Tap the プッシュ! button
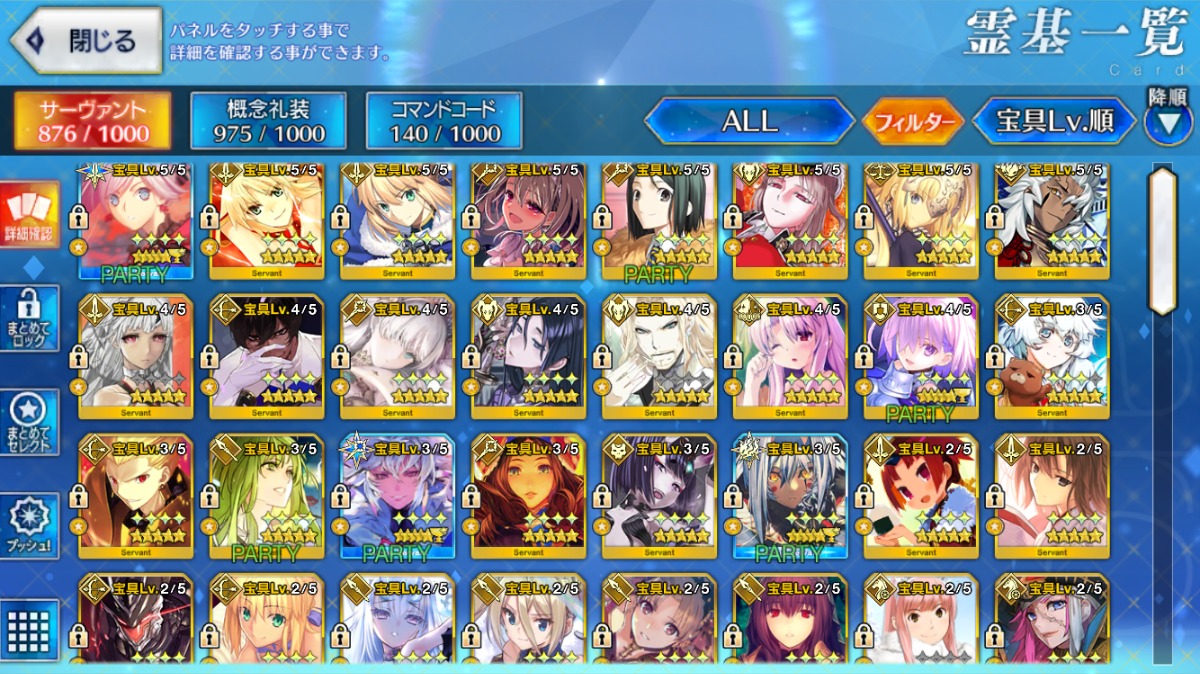Viewport: 1200px width, 674px height. coord(28,526)
